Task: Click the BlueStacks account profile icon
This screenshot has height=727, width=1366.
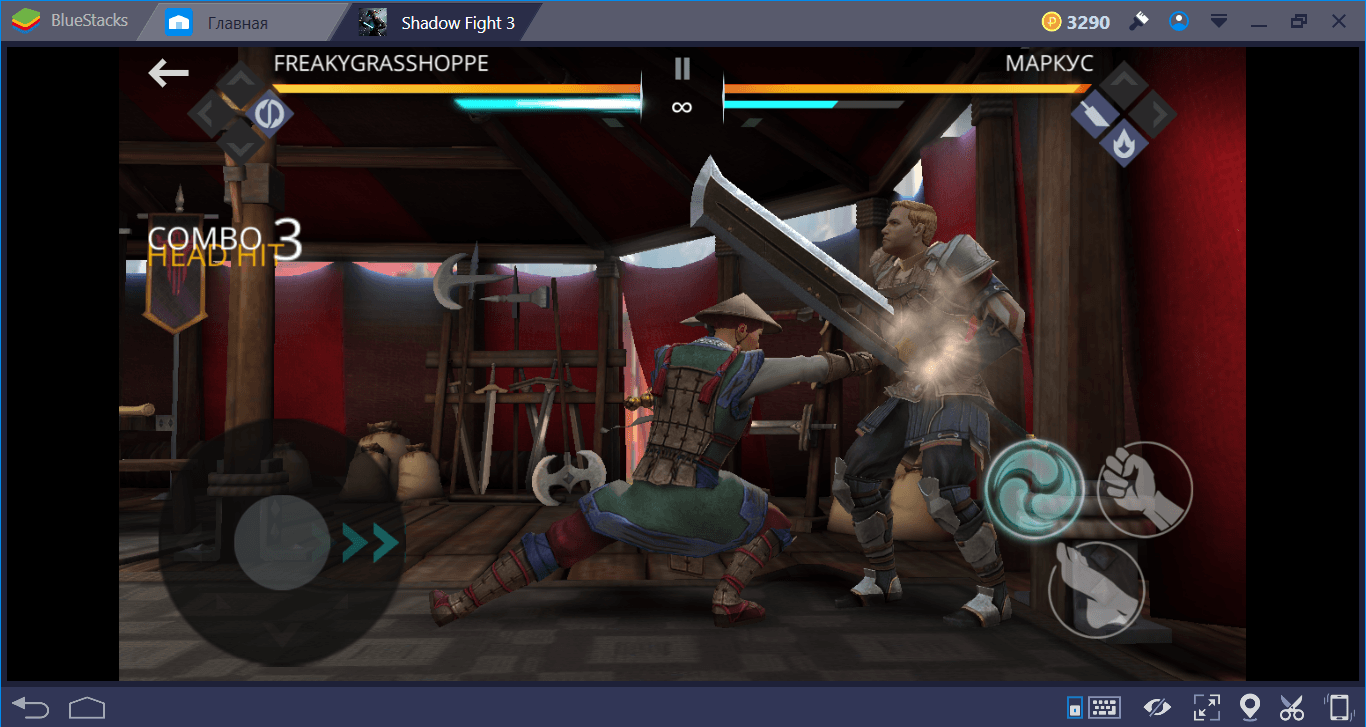Action: 1179,20
